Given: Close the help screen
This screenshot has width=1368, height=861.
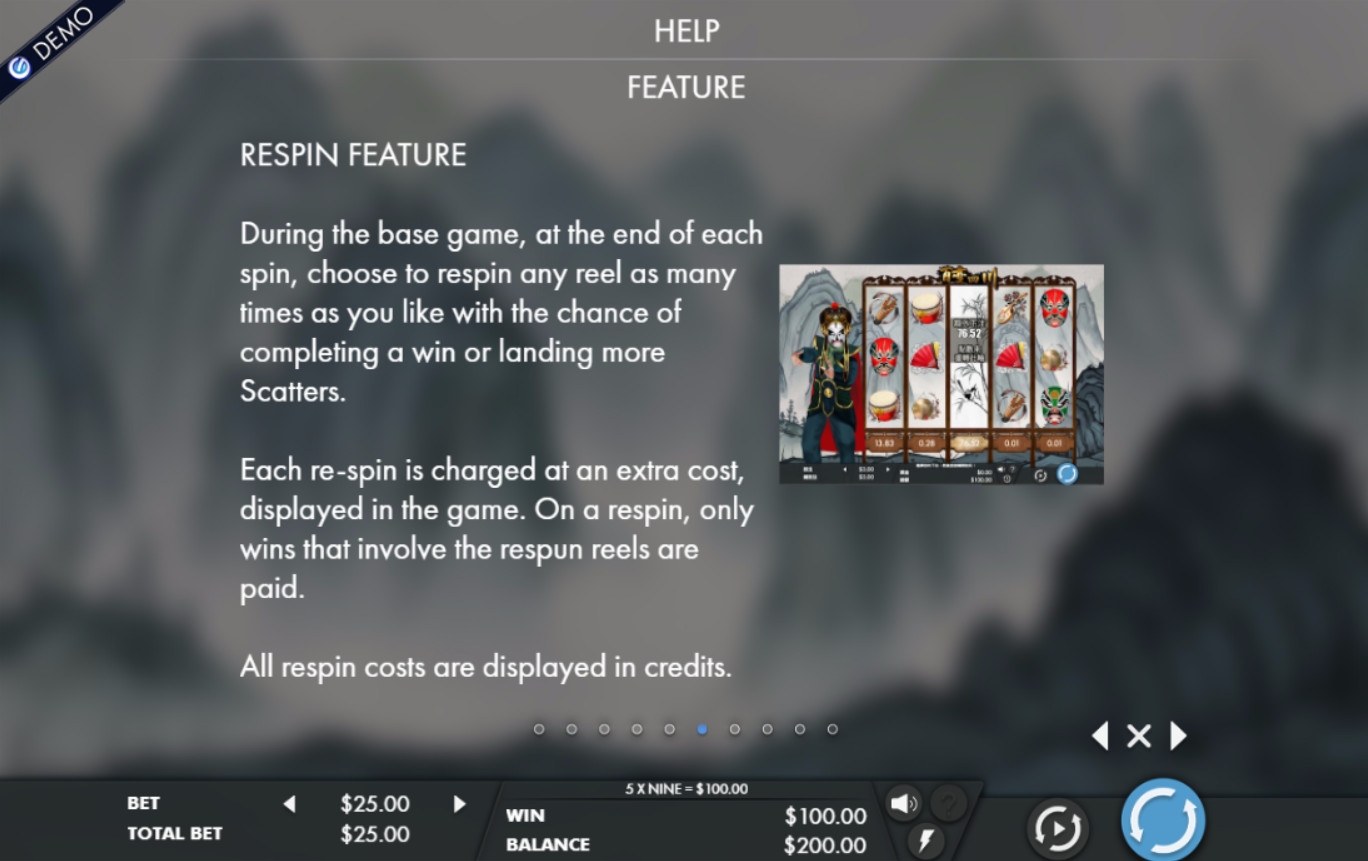Looking at the screenshot, I should [1138, 737].
